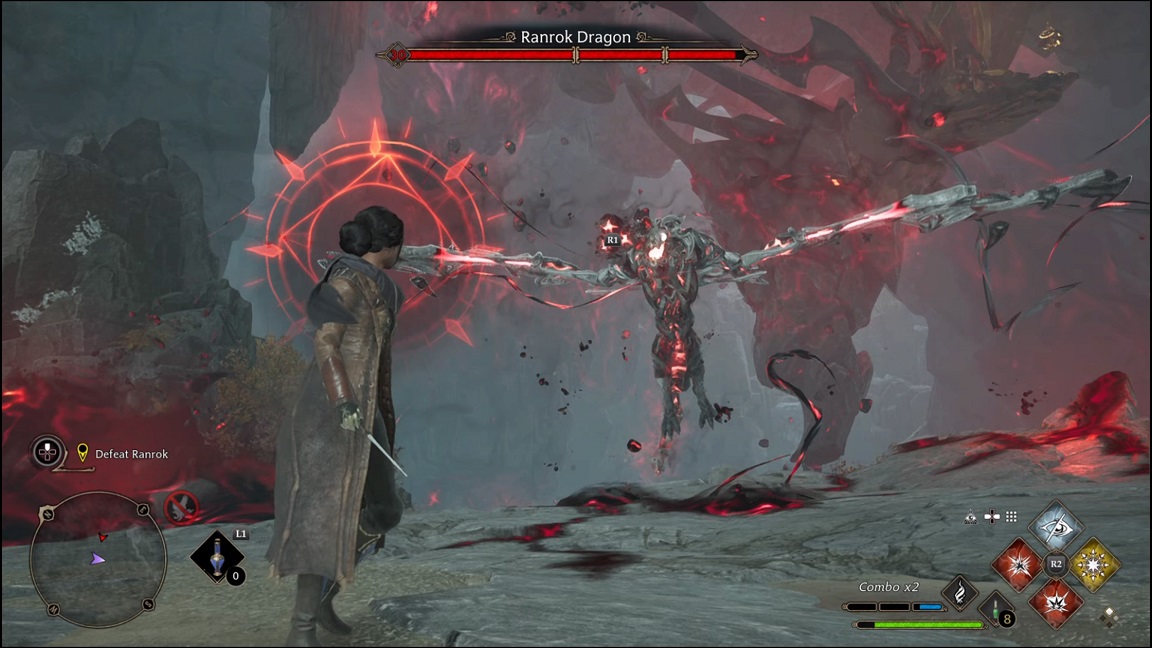Viewport: 1152px width, 648px height.
Task: Trigger the bottom red explosion spell
Action: point(1056,603)
